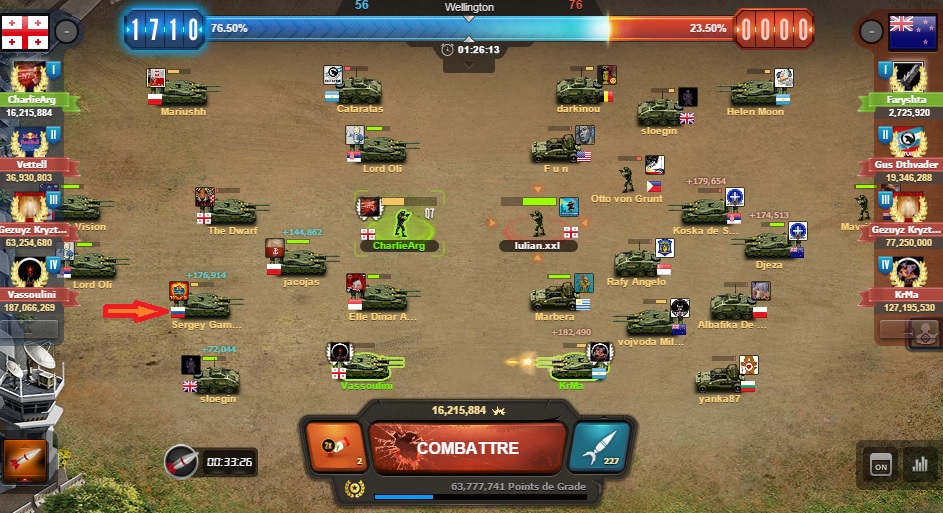This screenshot has height=513, width=943.
Task: Click the minus button beside the Georgia flag
Action: (65, 31)
